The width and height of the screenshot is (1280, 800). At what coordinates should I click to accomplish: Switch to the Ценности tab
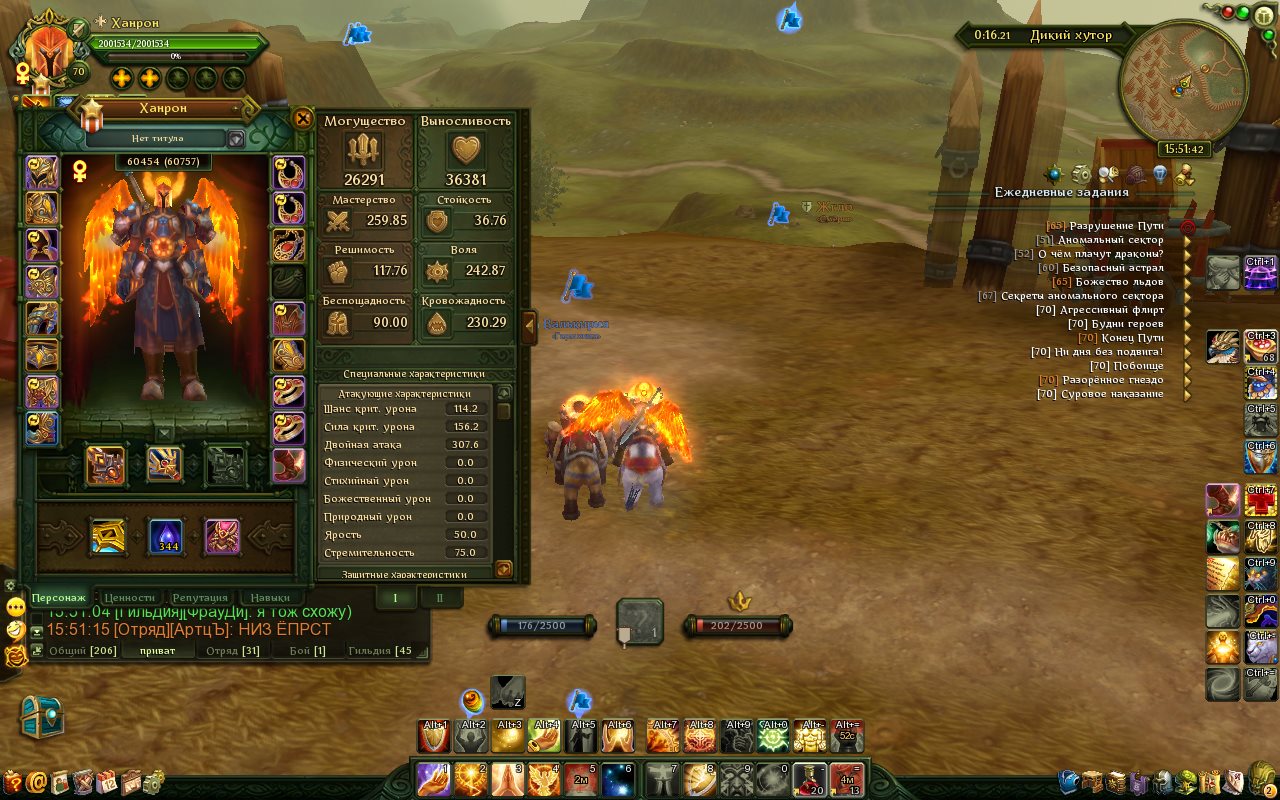[129, 597]
